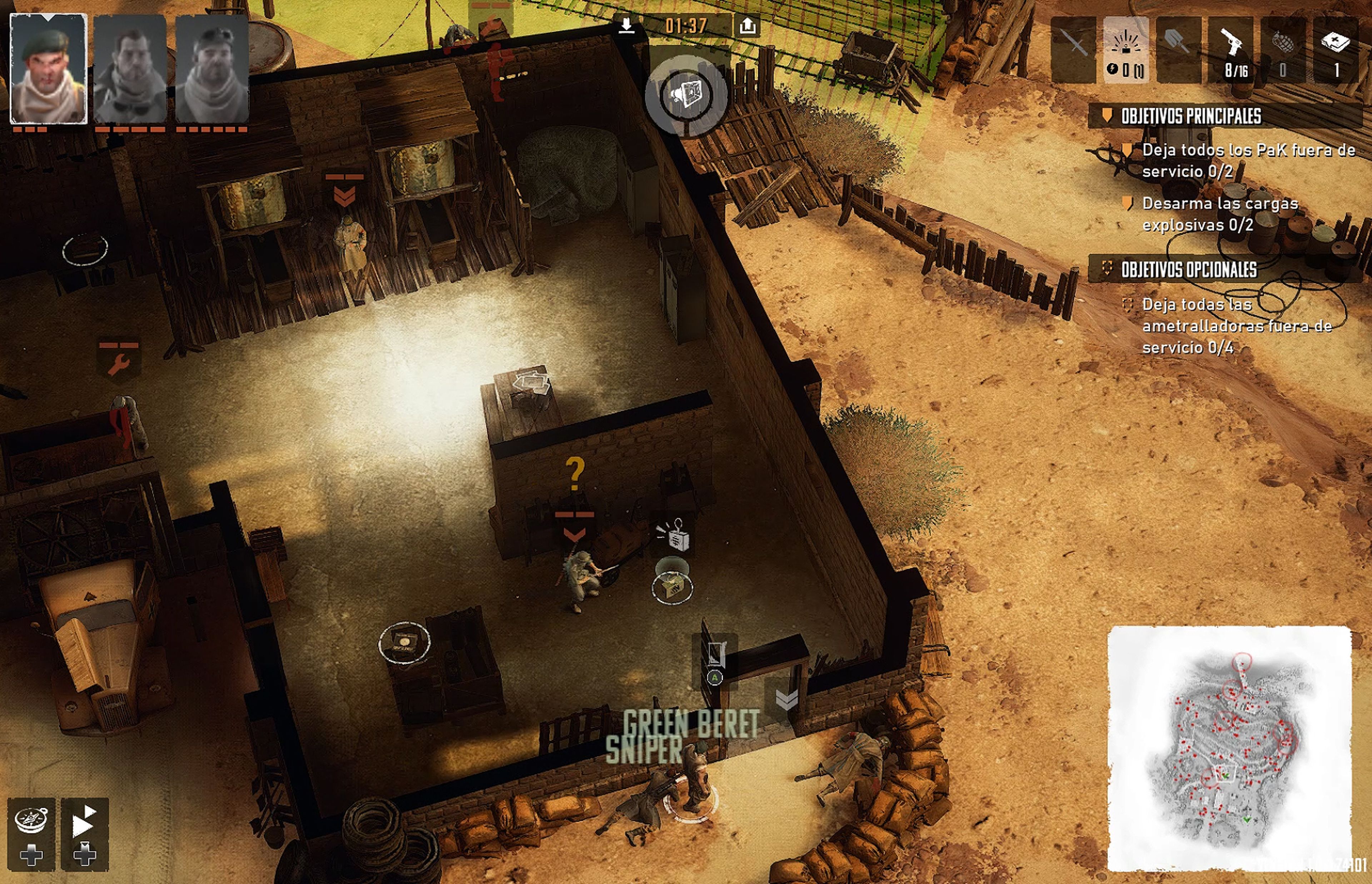
Task: Use the first aid kit slot
Action: [1336, 49]
